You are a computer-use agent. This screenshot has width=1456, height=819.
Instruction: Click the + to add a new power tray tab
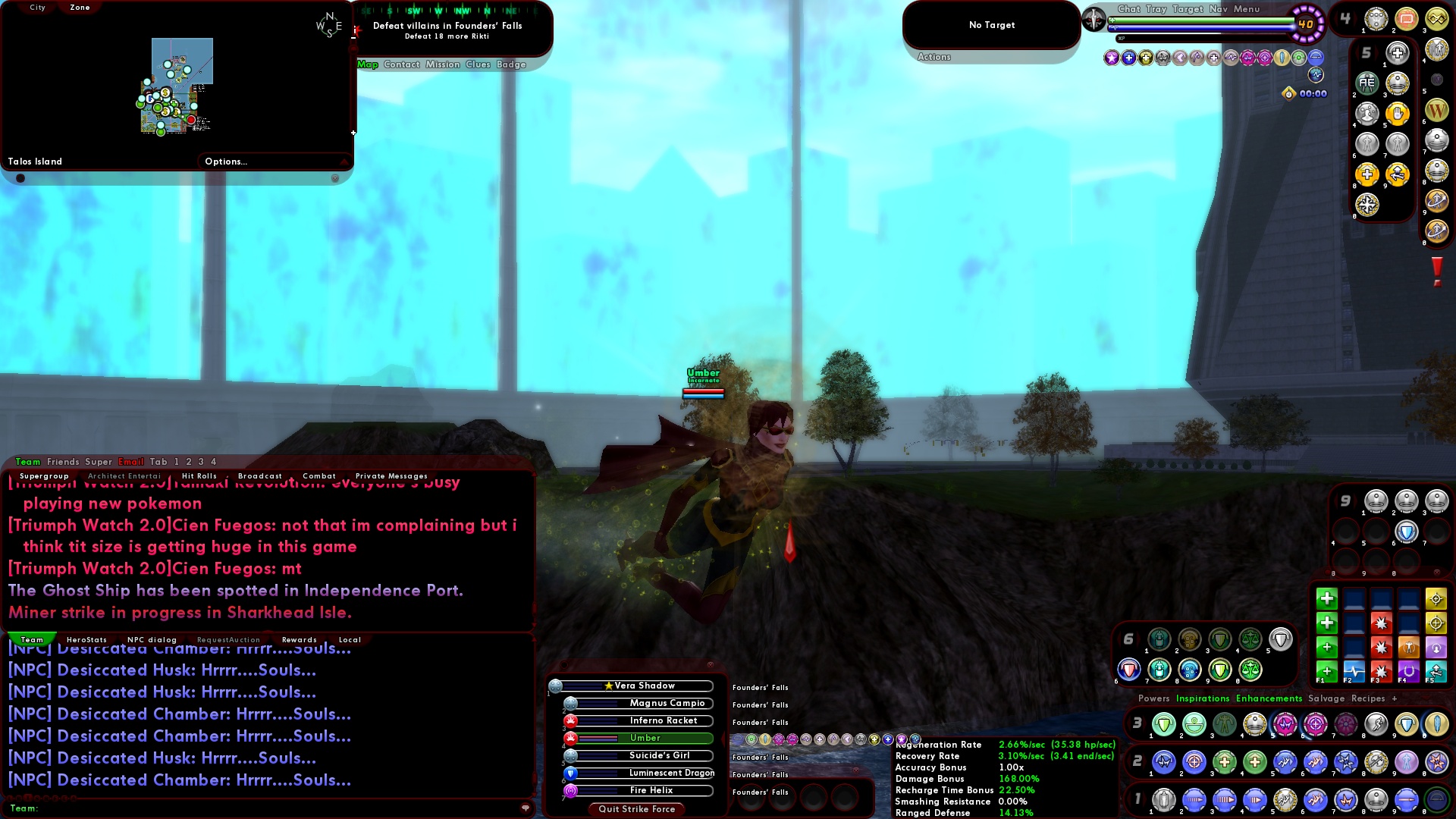(1395, 698)
